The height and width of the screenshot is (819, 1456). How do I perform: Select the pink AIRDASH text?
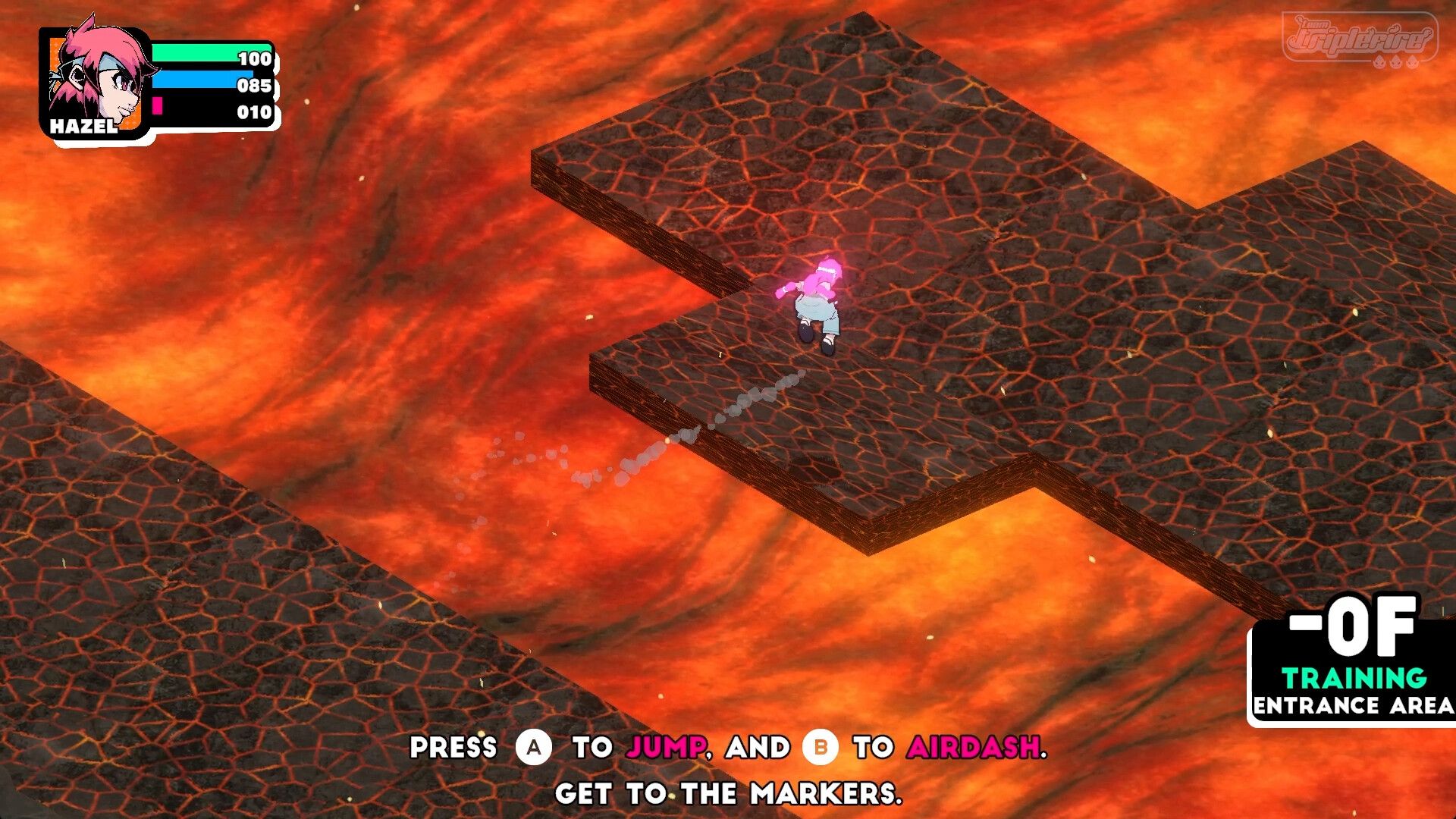click(975, 748)
